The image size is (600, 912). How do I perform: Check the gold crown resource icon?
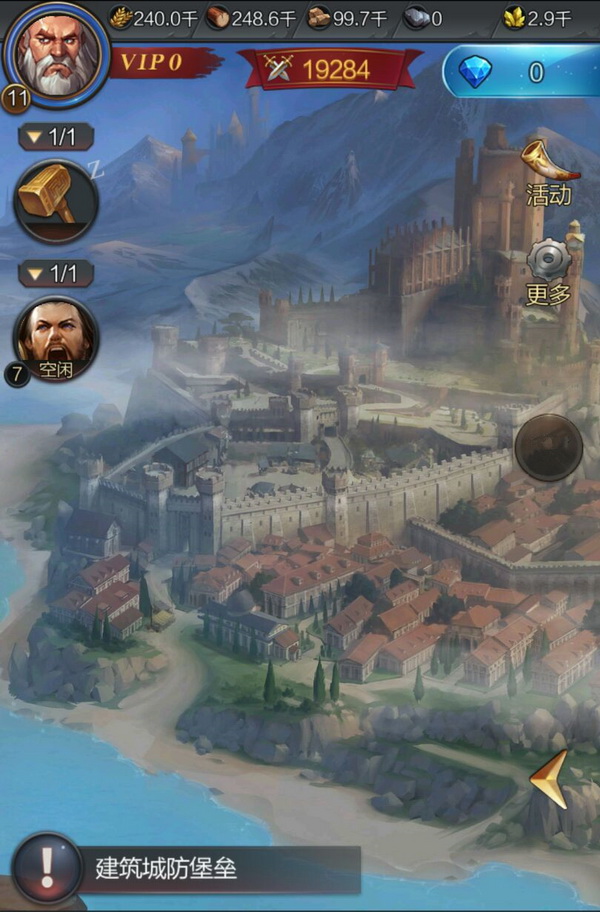click(x=516, y=17)
